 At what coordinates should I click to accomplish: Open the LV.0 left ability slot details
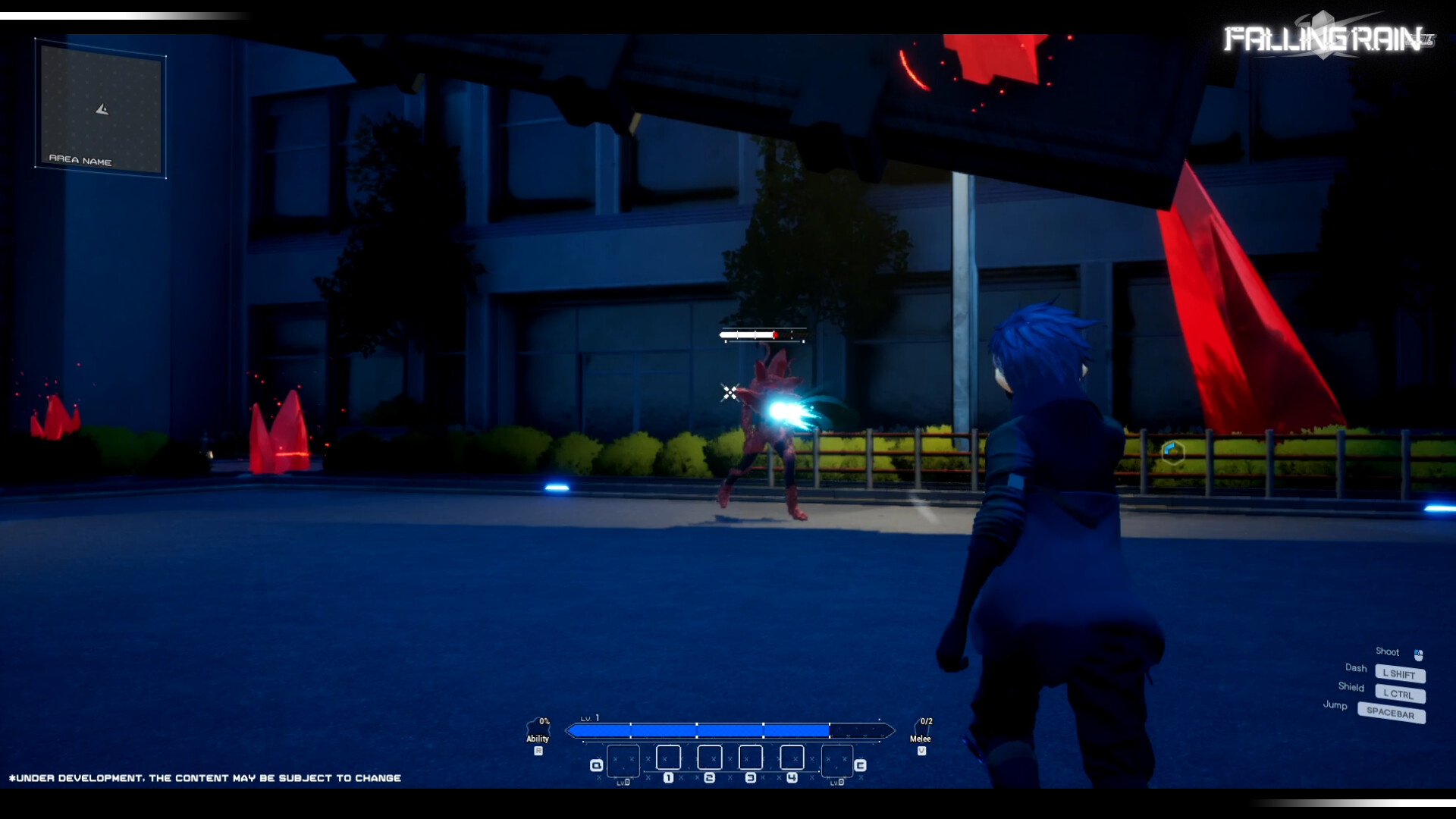coord(622,782)
